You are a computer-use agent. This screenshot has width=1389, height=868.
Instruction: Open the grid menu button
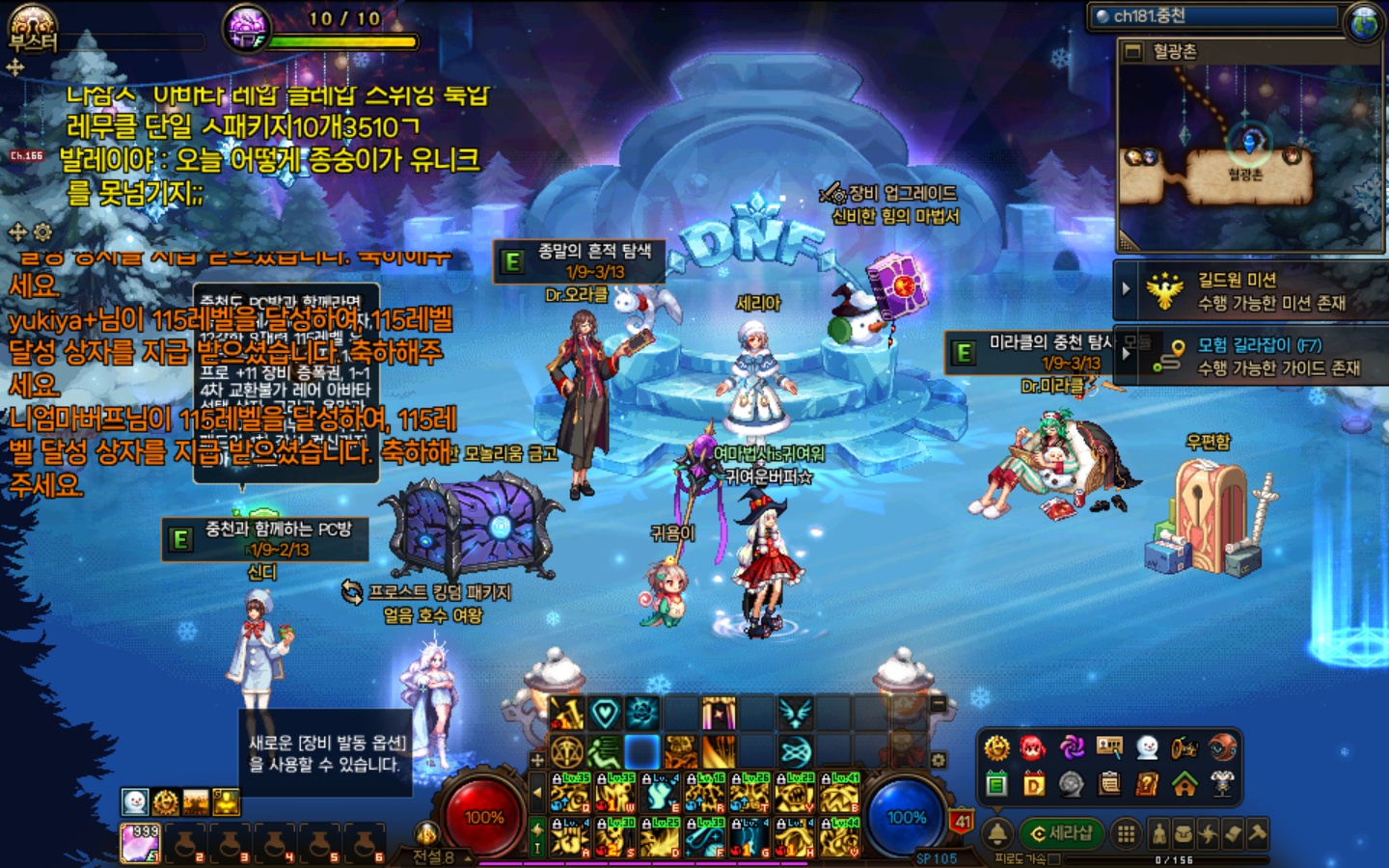point(1125,833)
